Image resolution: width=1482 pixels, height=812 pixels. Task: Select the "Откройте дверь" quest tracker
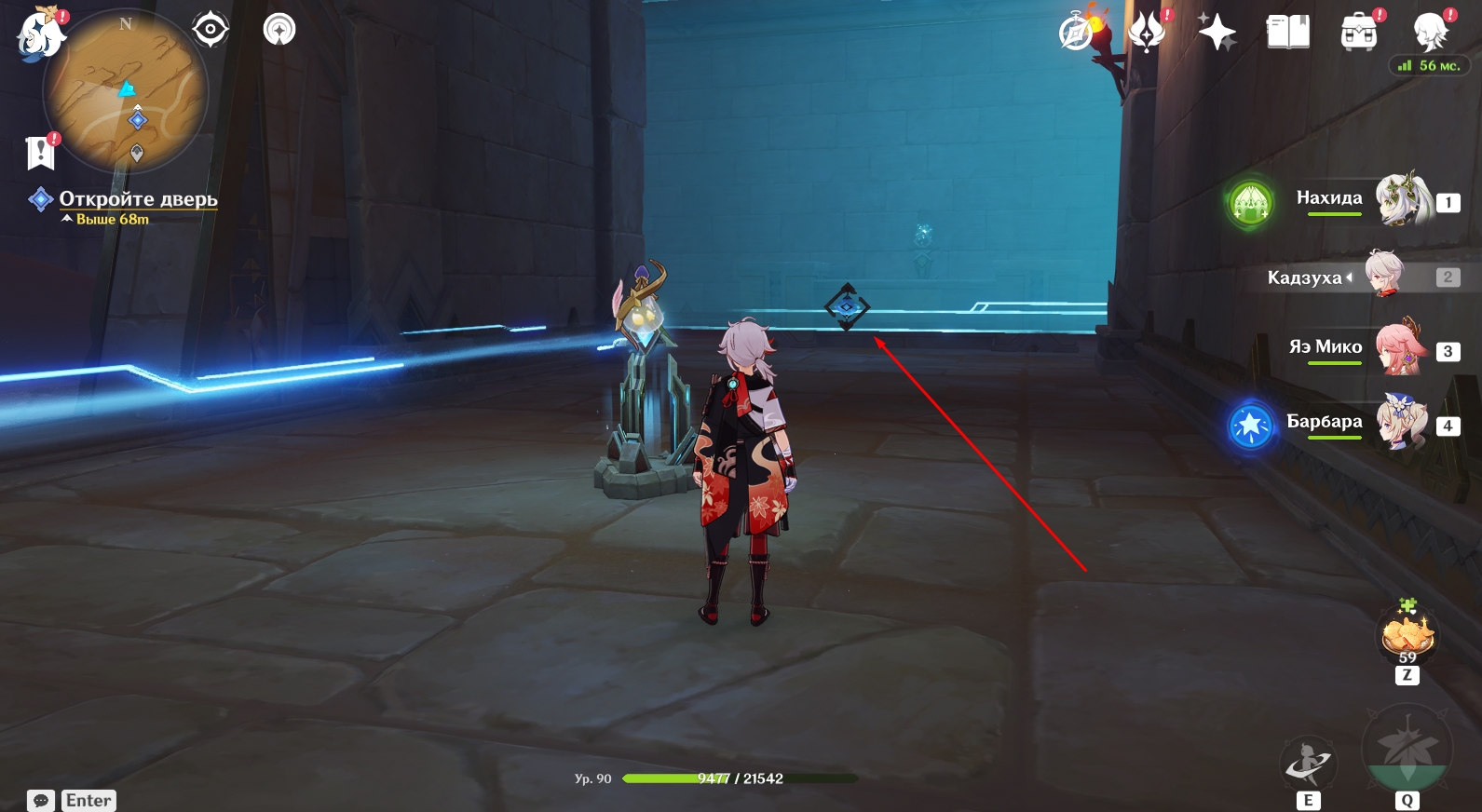click(138, 199)
